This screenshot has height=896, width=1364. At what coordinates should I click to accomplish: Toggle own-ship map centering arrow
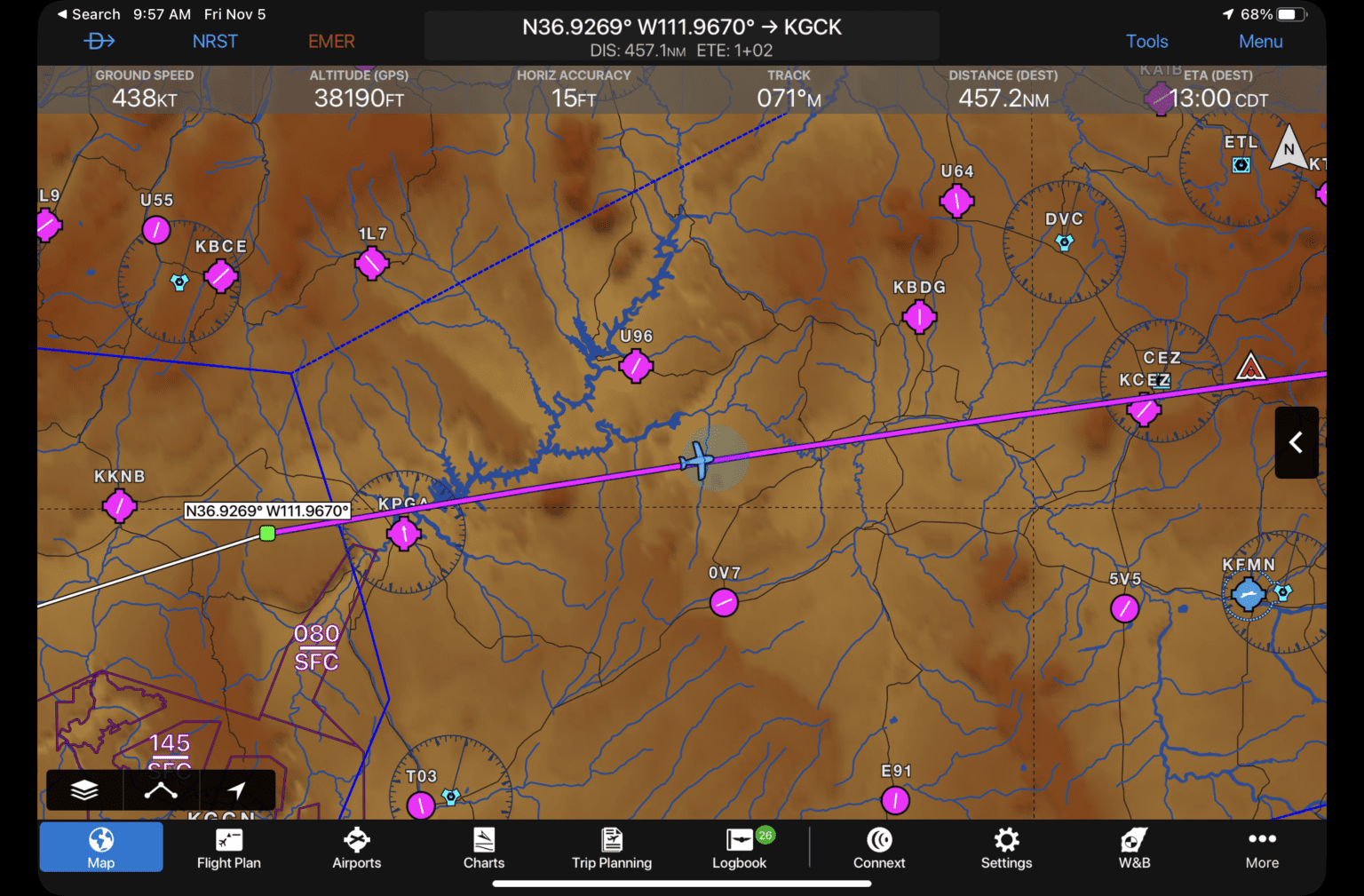click(x=237, y=789)
